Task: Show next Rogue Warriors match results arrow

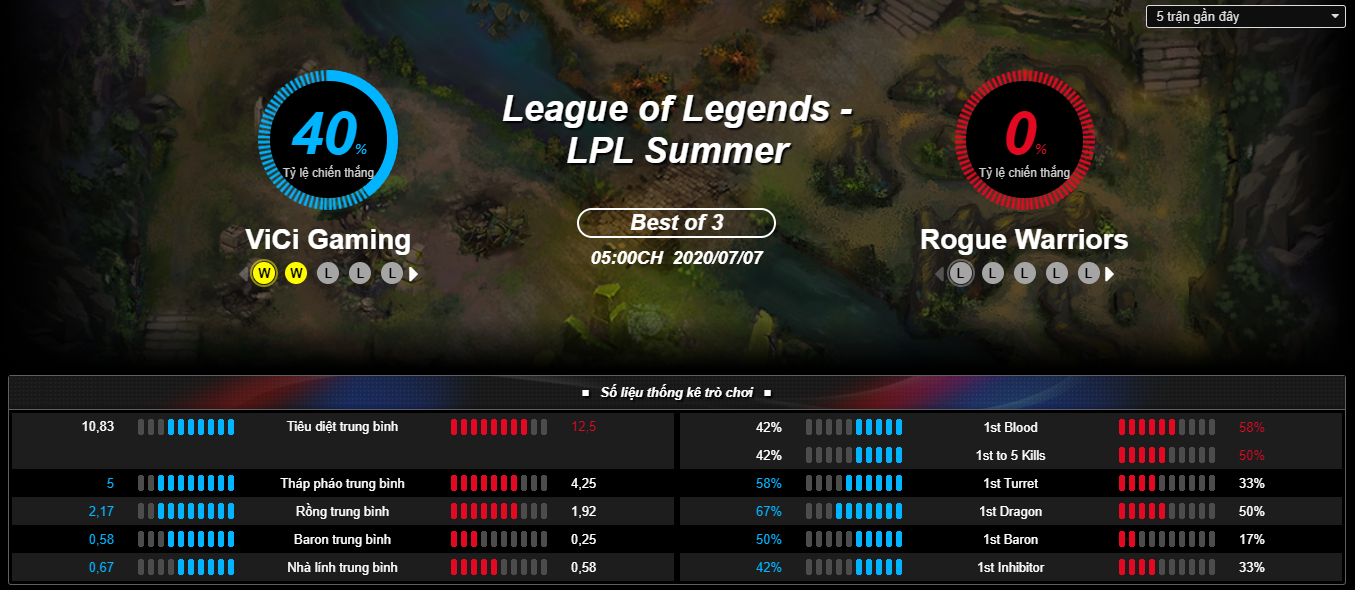Action: click(1109, 274)
